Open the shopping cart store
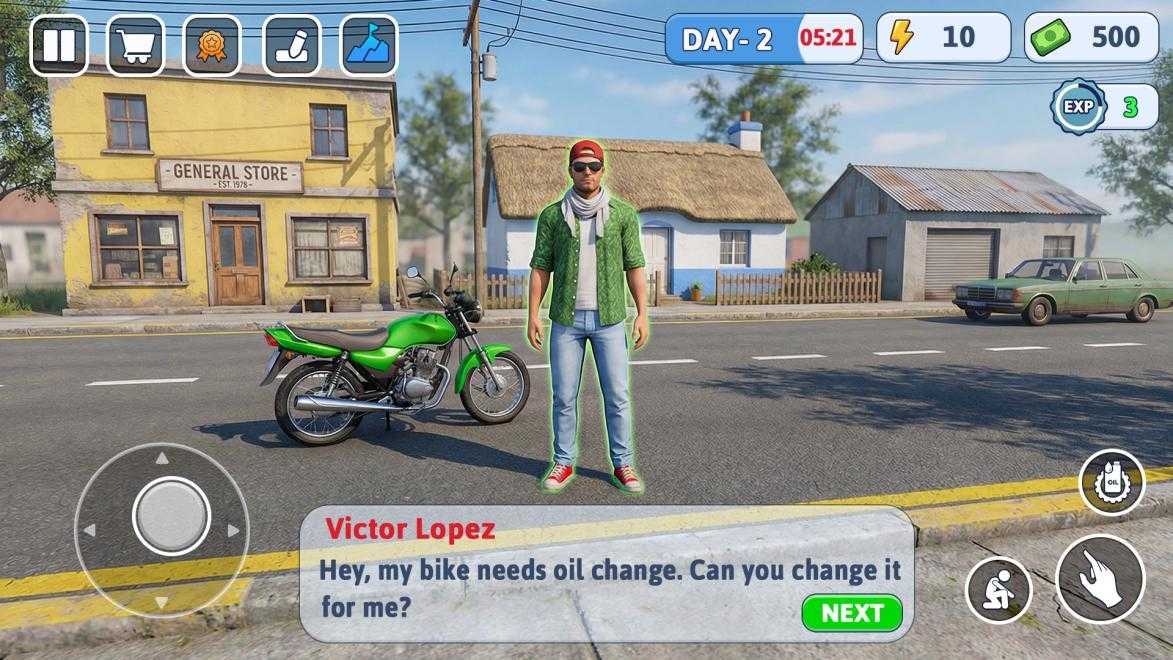 coord(135,46)
